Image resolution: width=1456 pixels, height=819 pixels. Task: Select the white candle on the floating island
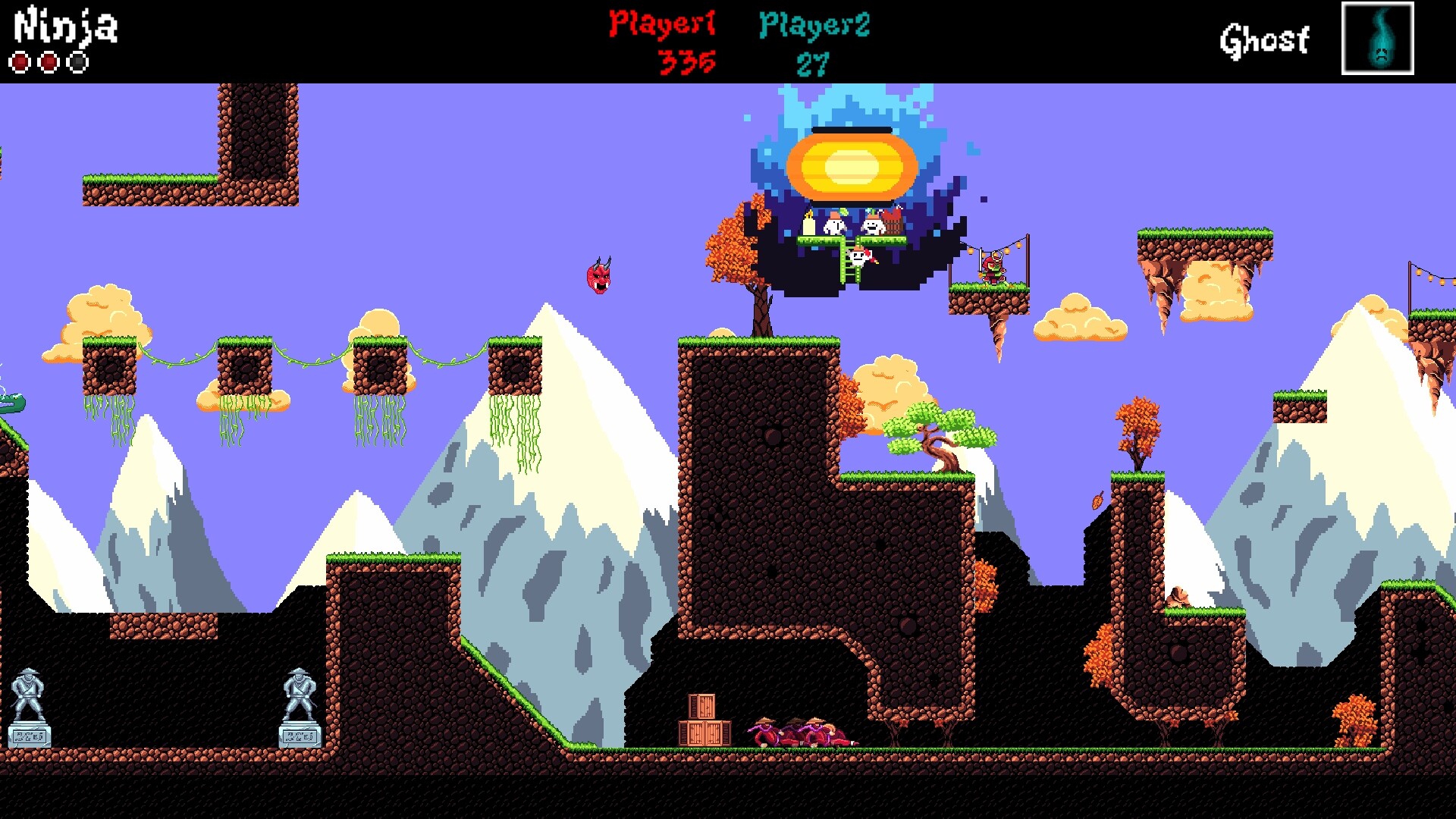[x=808, y=224]
